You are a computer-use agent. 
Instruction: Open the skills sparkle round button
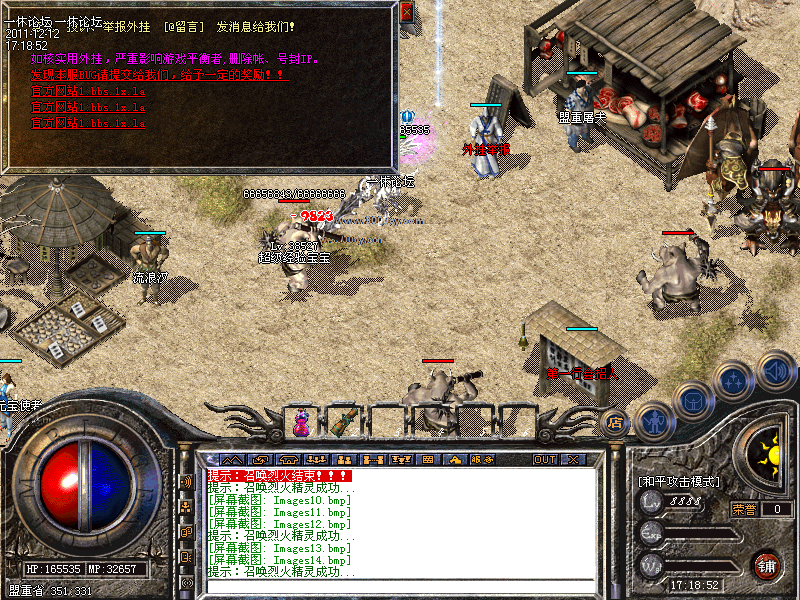click(x=735, y=380)
